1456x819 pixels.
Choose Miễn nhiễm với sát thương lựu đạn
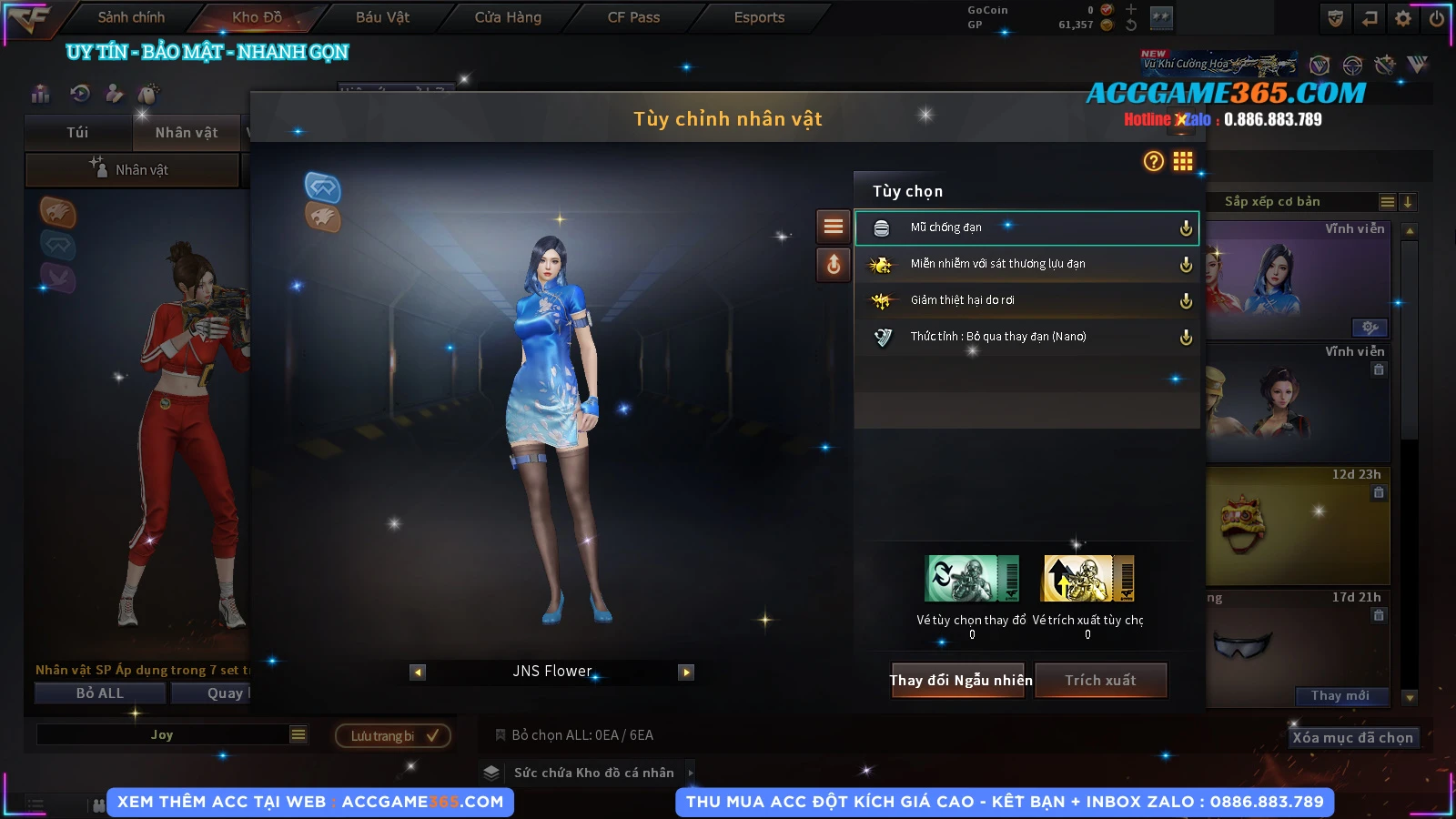point(1026,264)
